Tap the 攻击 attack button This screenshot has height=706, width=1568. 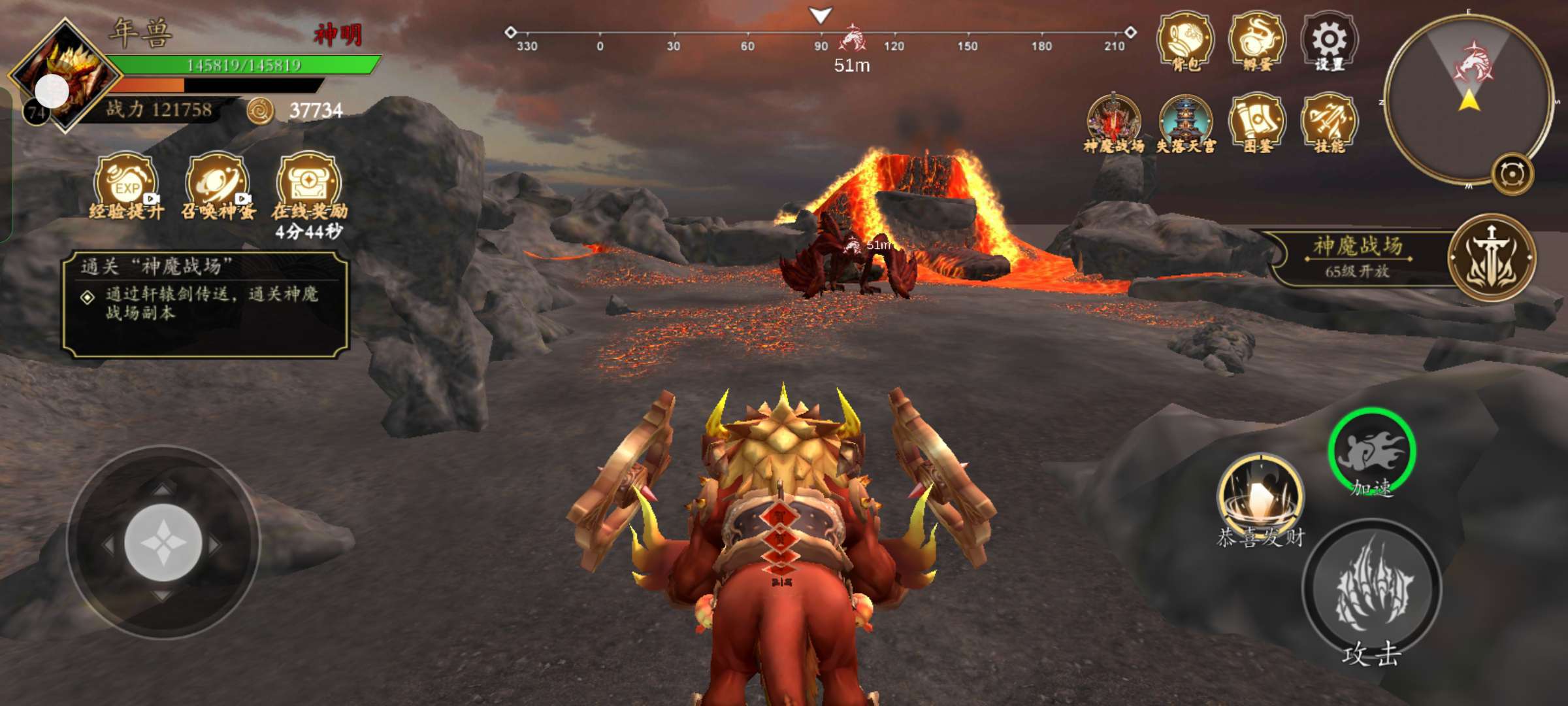[1372, 588]
